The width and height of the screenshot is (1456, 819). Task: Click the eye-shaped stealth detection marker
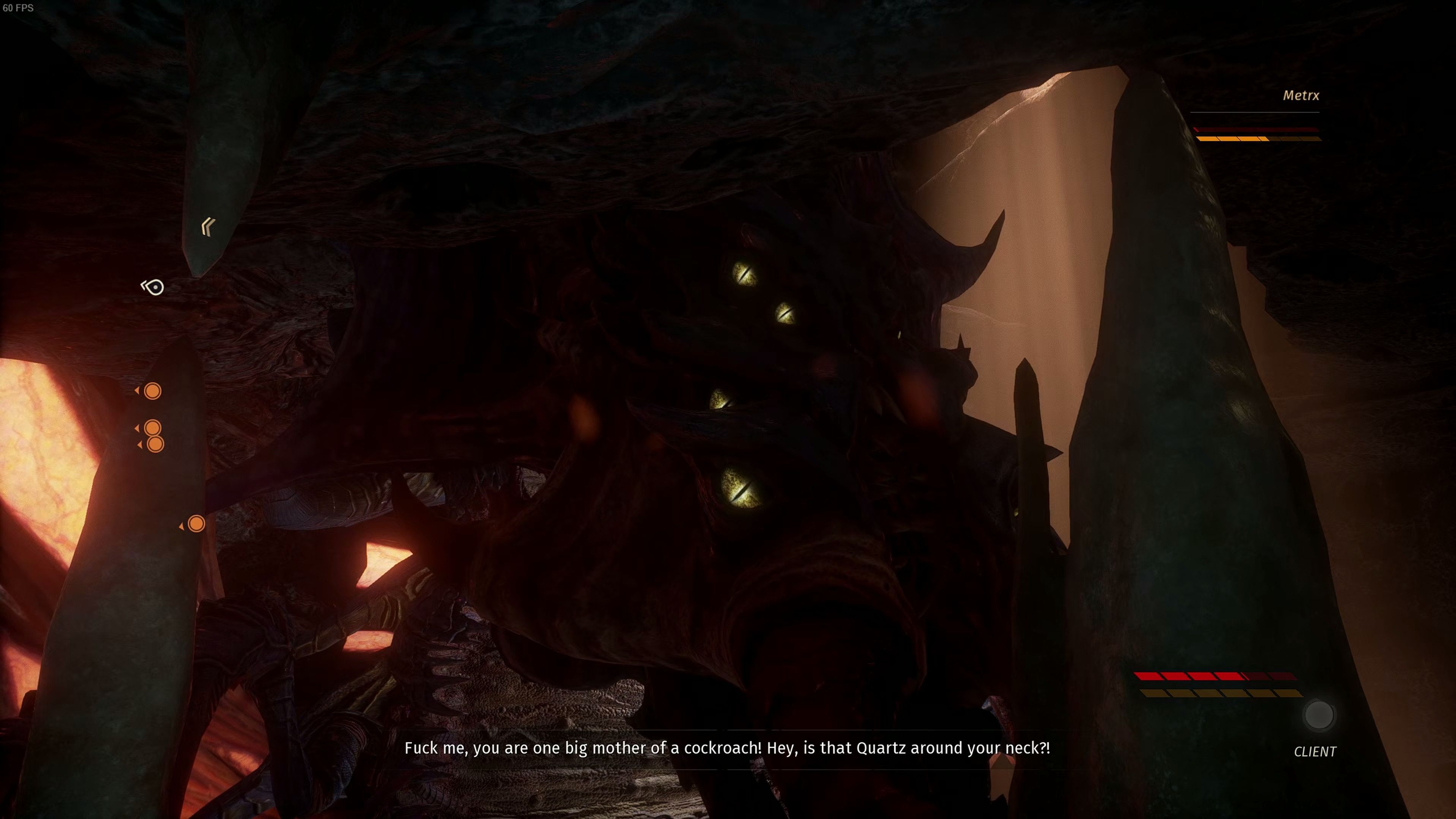coord(153,287)
